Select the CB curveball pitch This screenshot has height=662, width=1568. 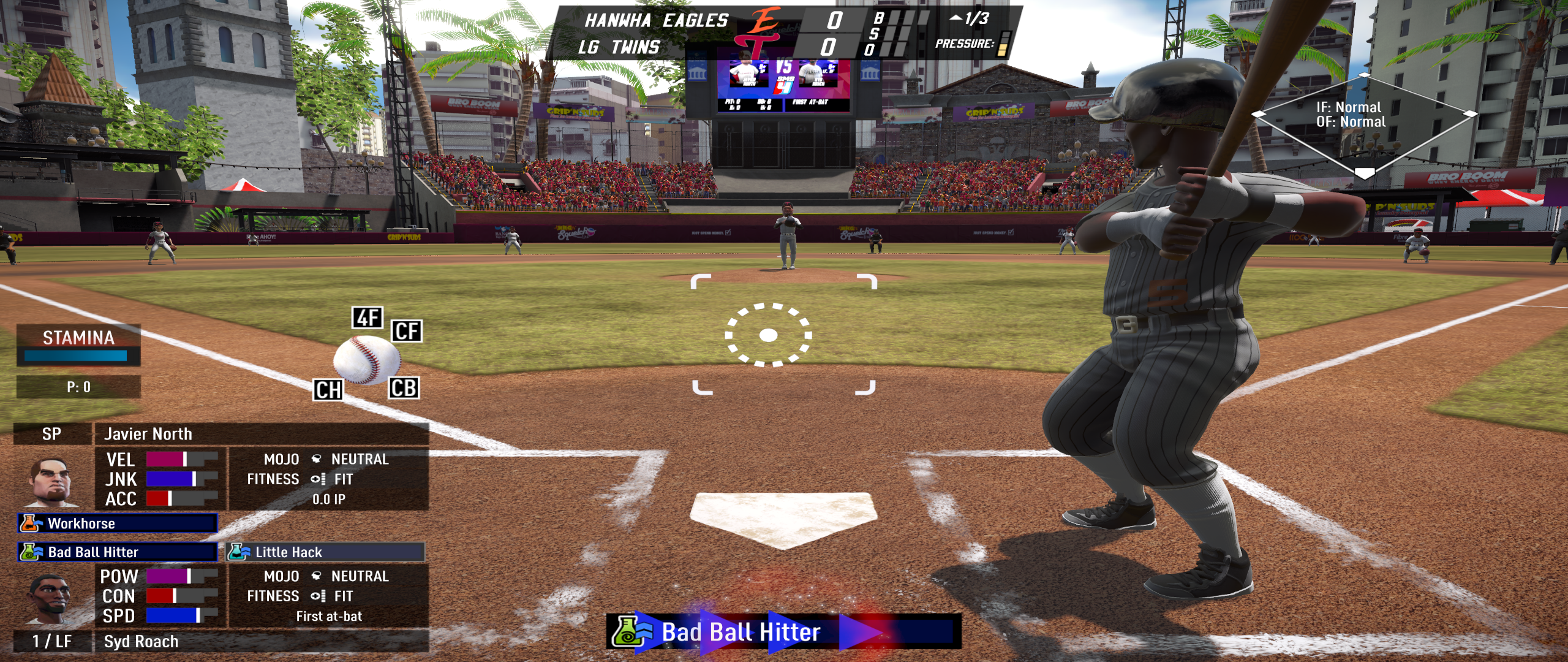[404, 388]
